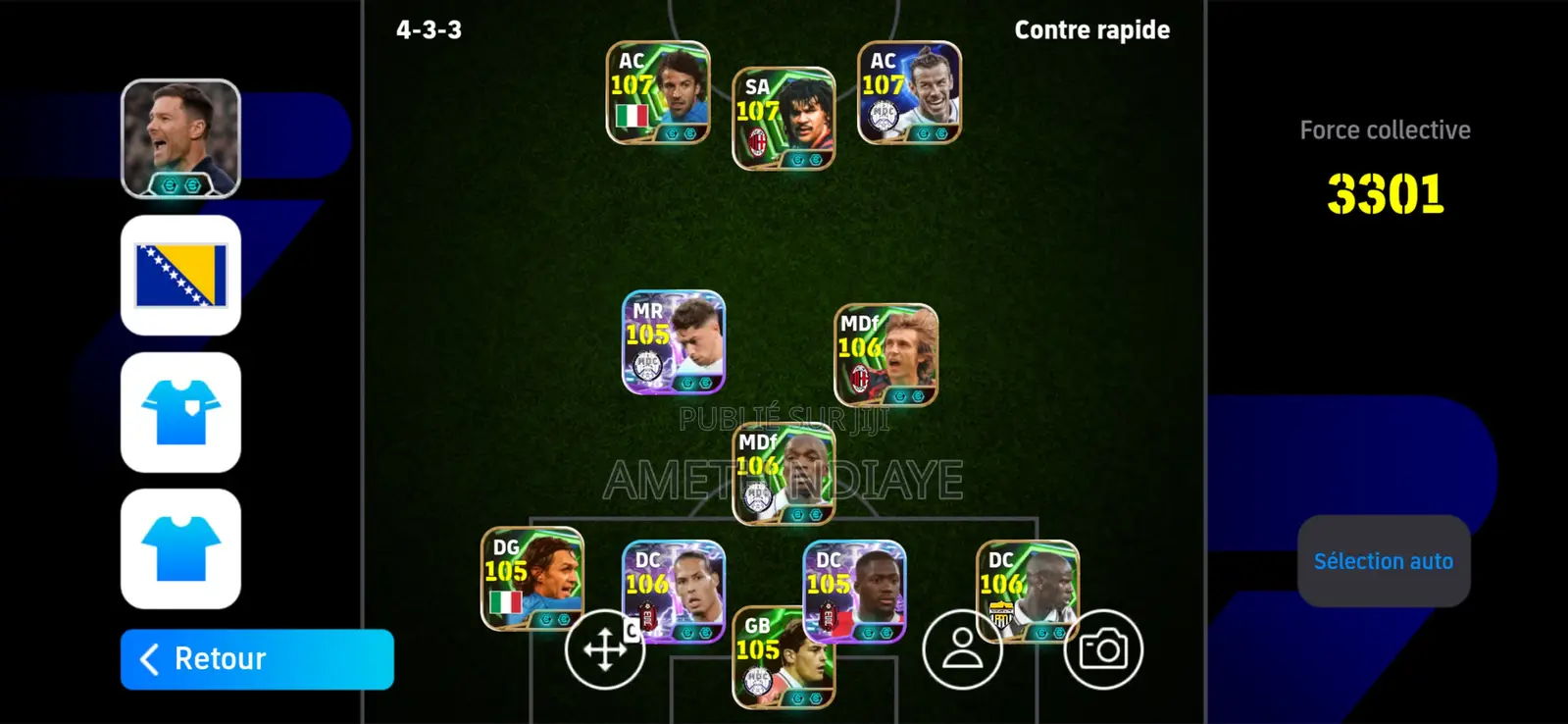This screenshot has width=1568, height=724.
Task: Open the first team kit jersey icon
Action: click(x=179, y=411)
